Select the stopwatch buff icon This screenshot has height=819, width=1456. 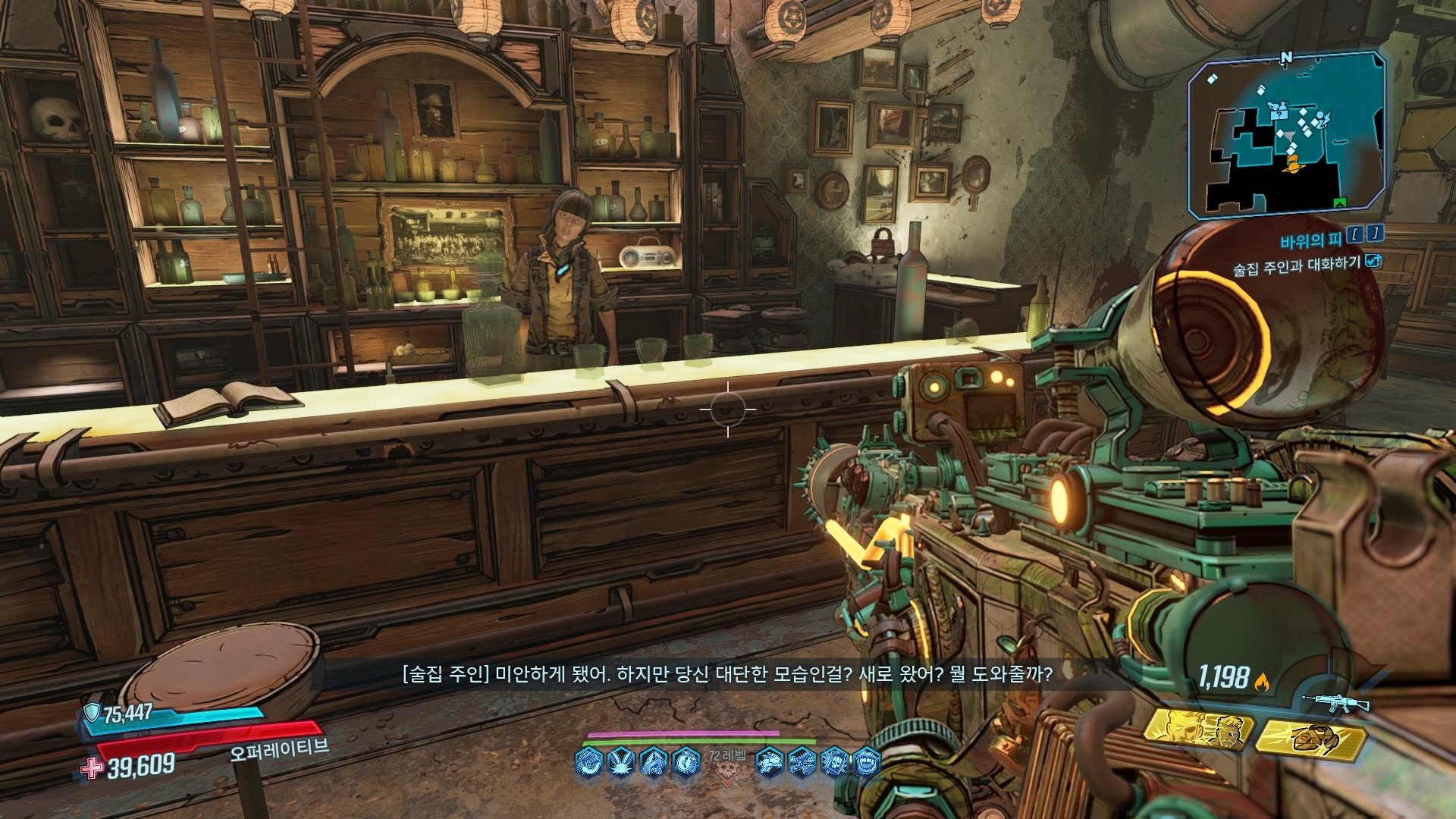click(x=686, y=761)
